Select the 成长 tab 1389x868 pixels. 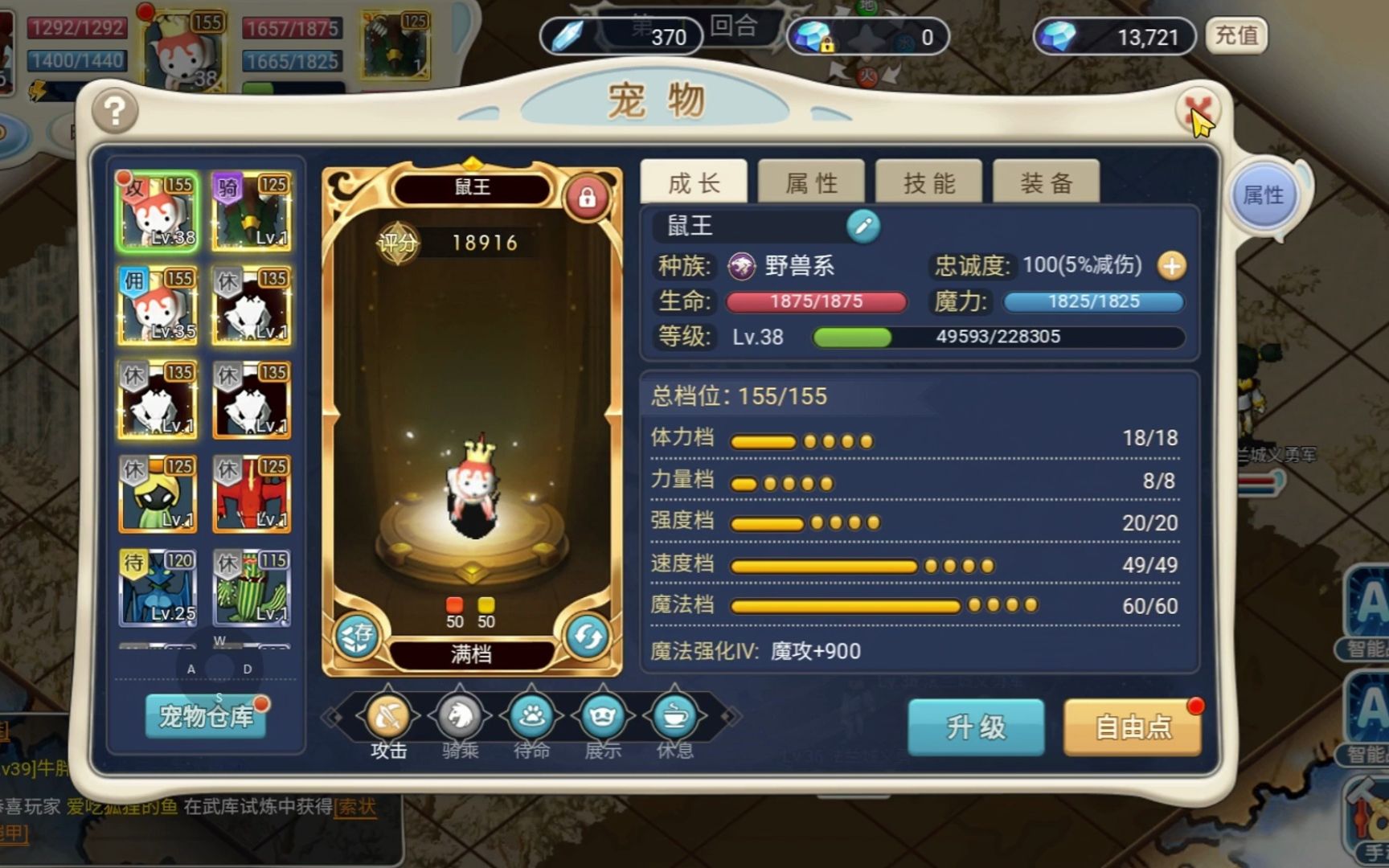tap(694, 182)
